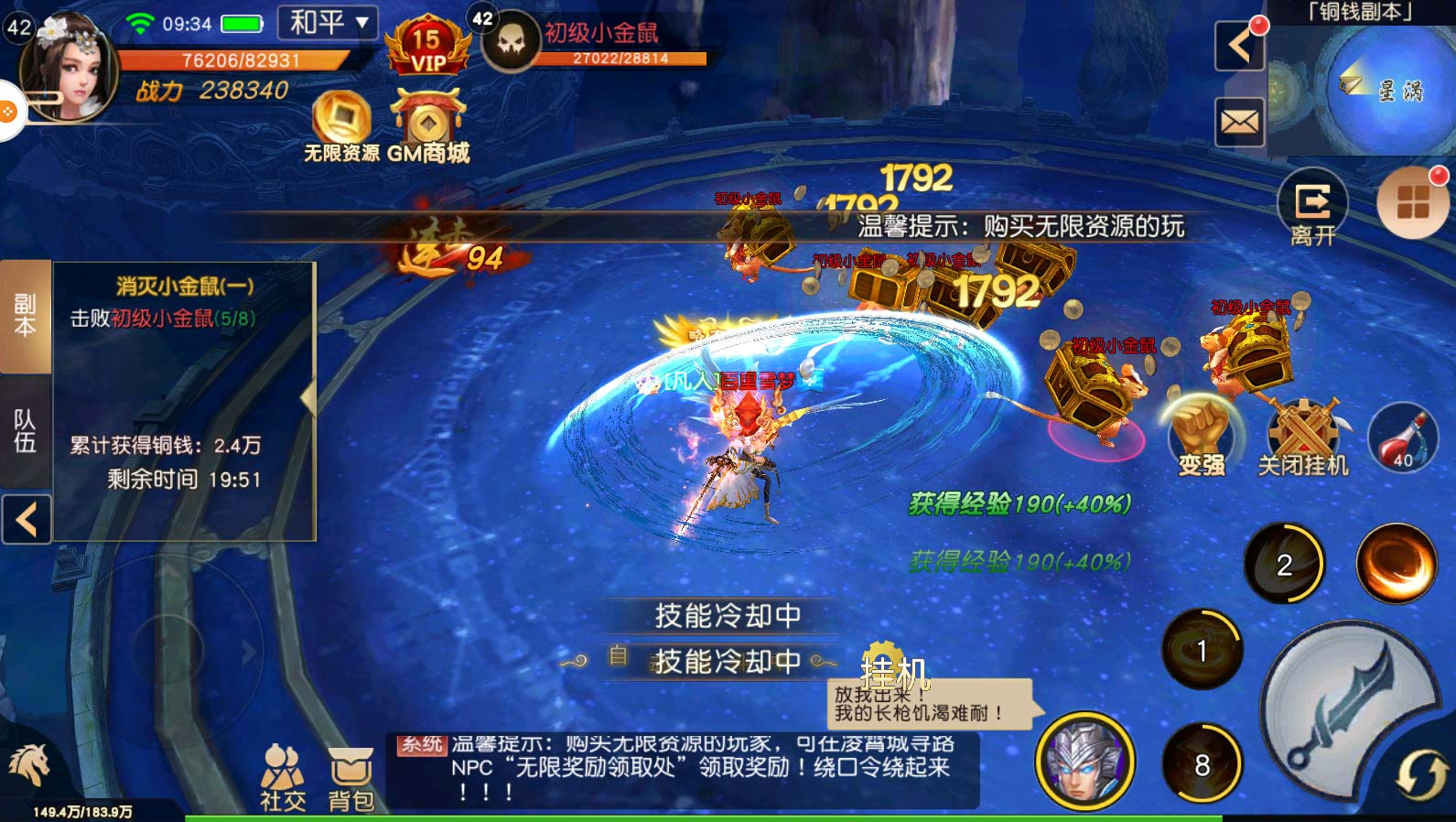Screen dimensions: 1456x822
Task: Open the mail envelope icon
Action: pos(1239,122)
